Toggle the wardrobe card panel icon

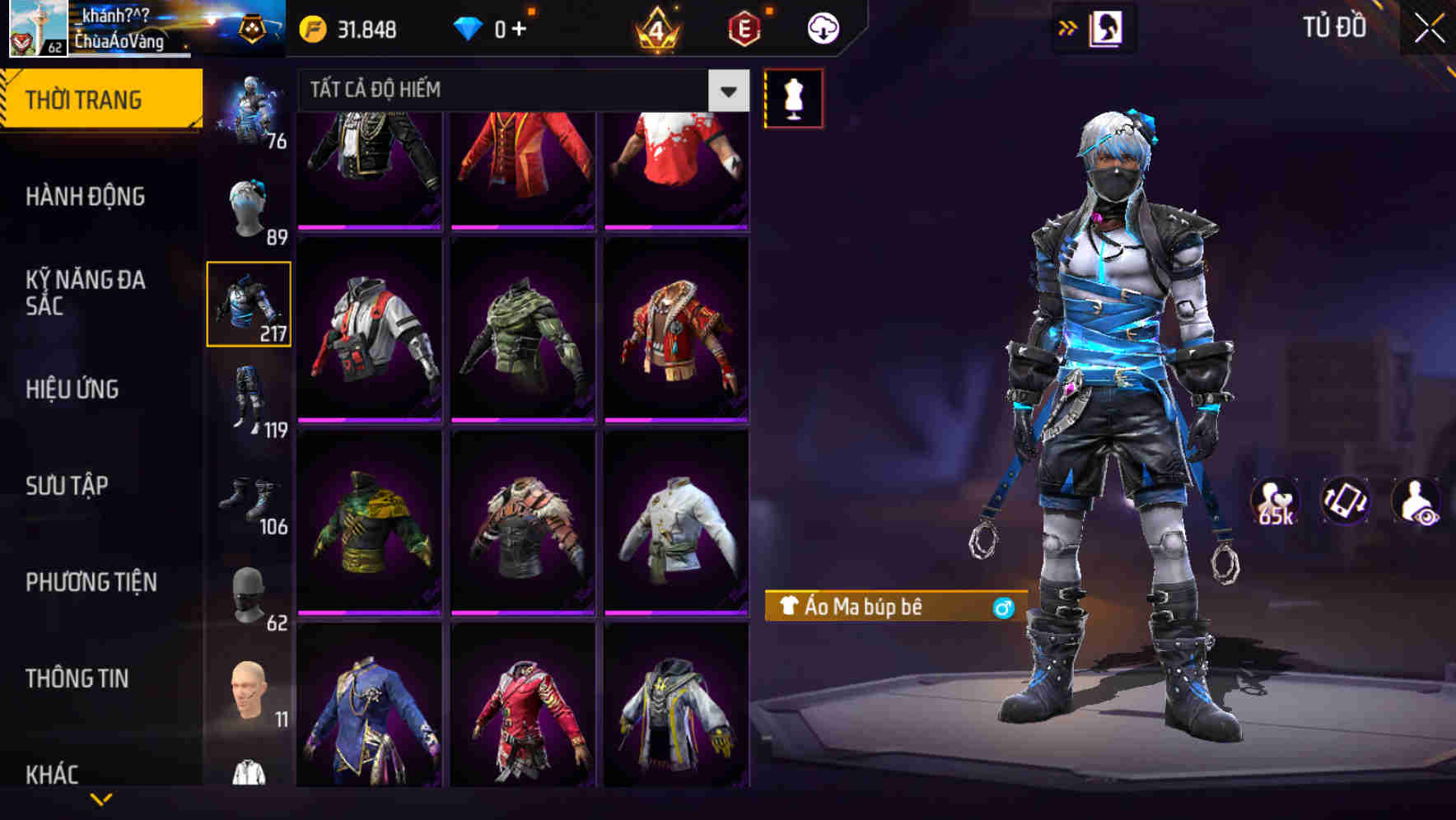tap(1107, 26)
